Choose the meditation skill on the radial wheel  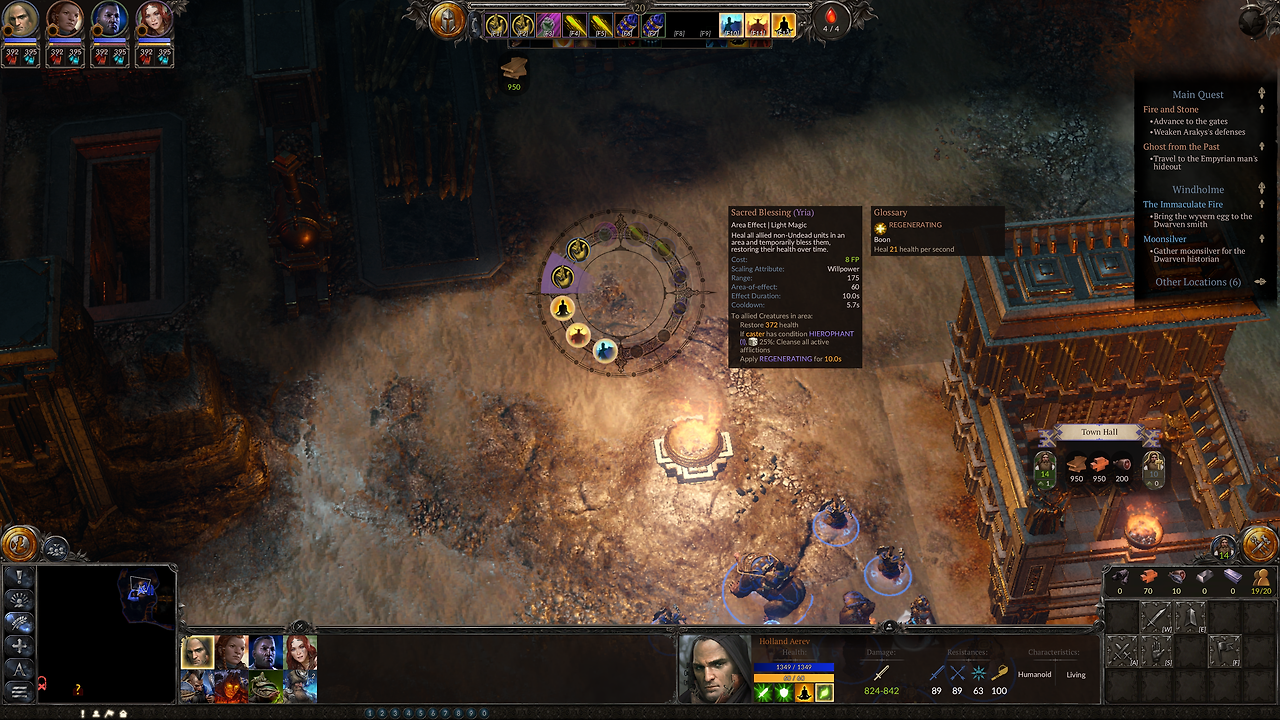pyautogui.click(x=562, y=308)
